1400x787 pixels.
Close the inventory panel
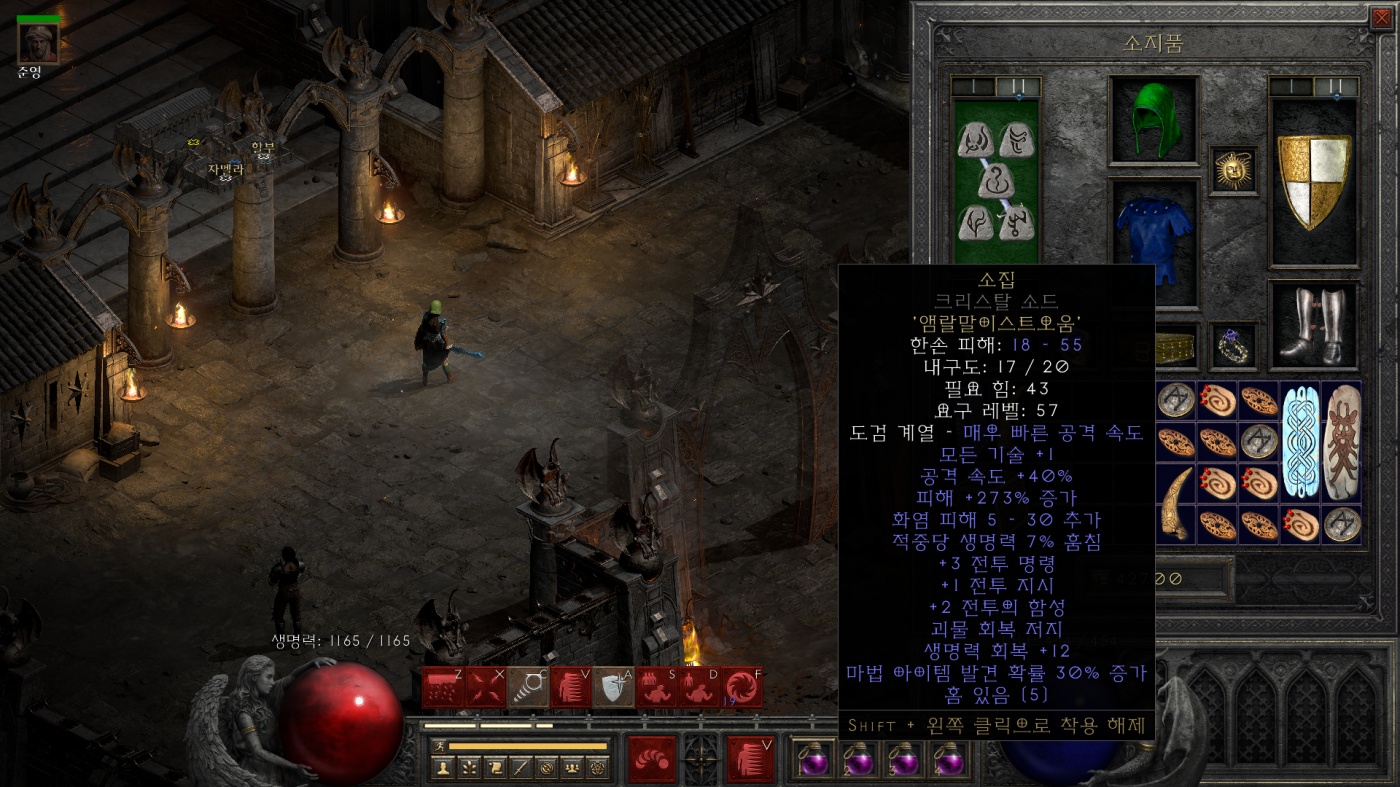pyautogui.click(x=1381, y=15)
